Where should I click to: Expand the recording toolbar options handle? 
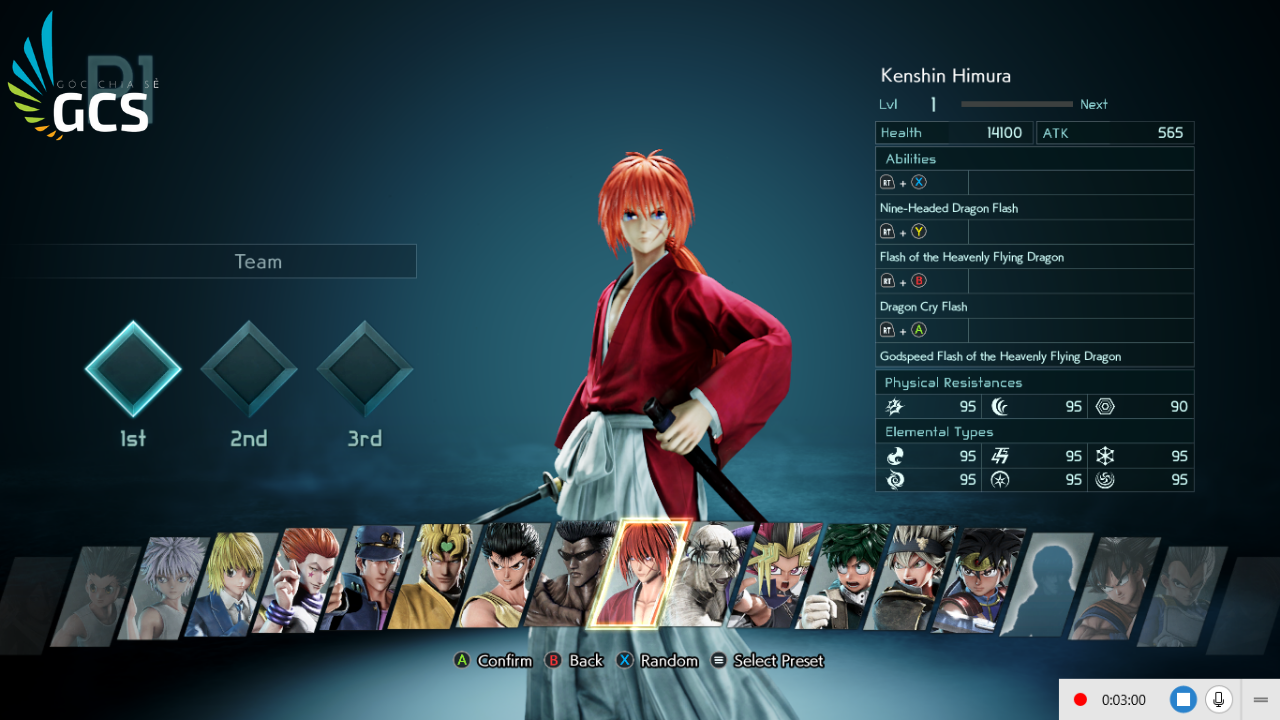(1260, 699)
